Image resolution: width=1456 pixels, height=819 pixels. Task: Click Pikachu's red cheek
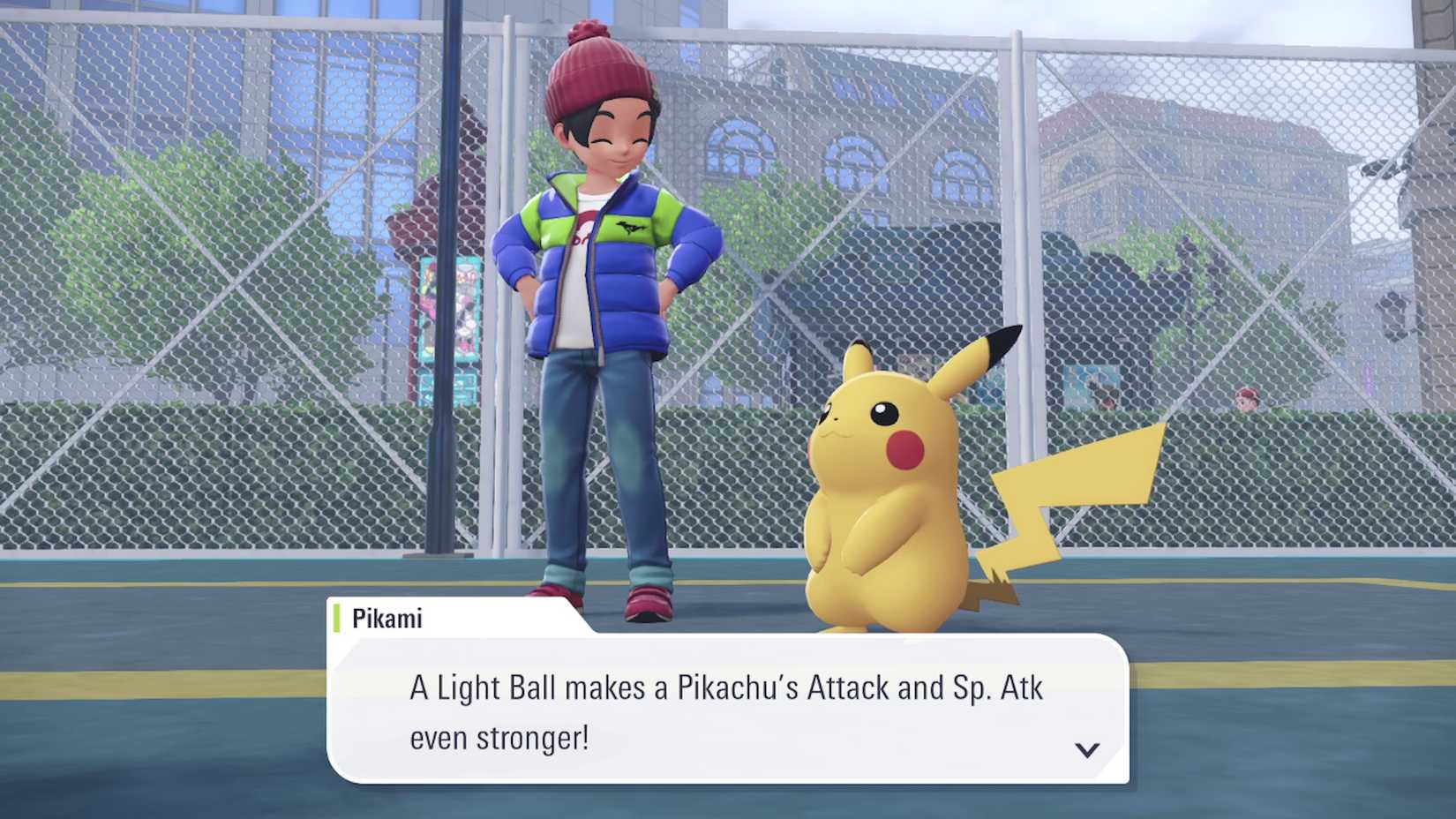coord(906,450)
